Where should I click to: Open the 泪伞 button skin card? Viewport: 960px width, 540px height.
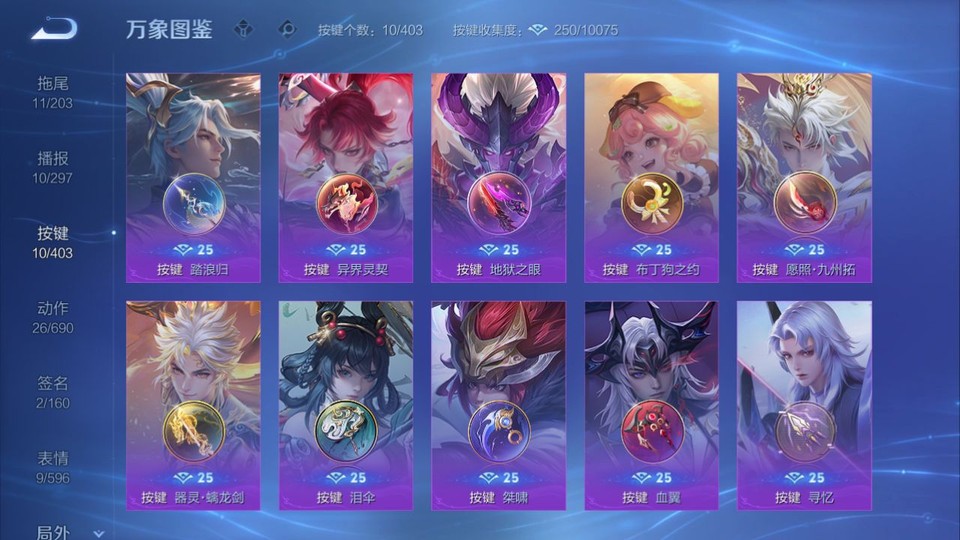coord(346,405)
